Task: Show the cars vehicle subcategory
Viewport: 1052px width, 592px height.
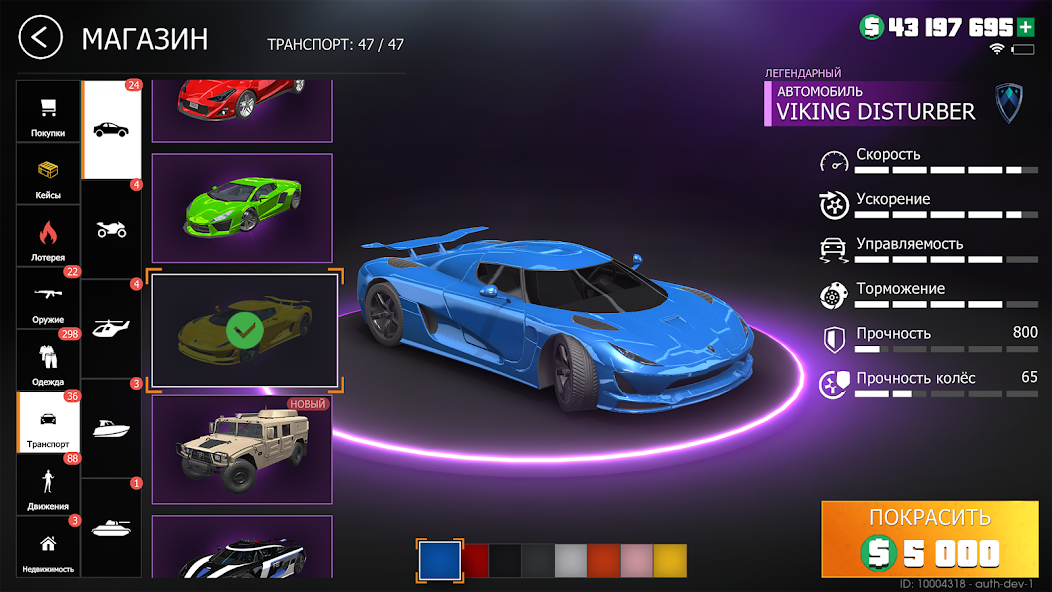Action: (x=111, y=130)
